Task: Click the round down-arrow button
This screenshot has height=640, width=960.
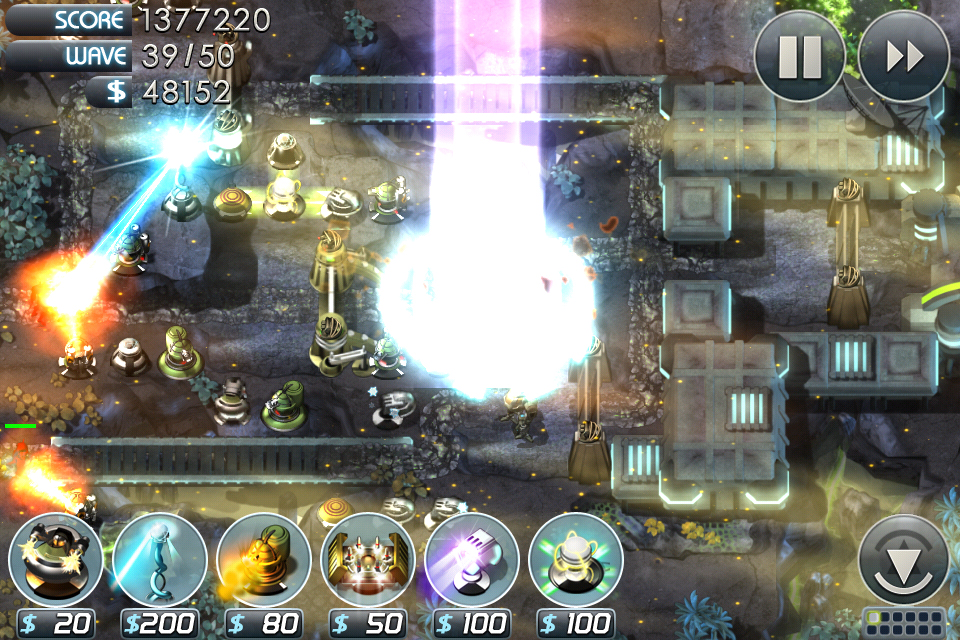Action: [904, 560]
